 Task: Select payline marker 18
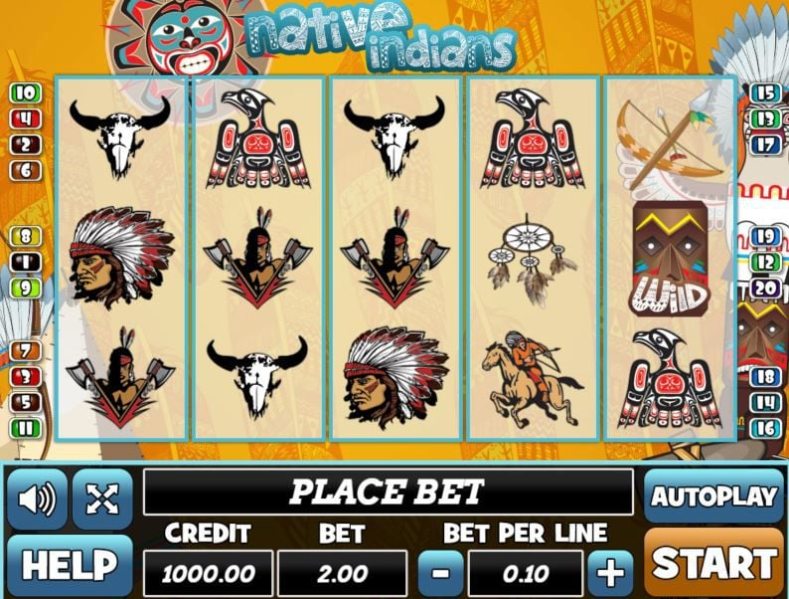point(765,377)
